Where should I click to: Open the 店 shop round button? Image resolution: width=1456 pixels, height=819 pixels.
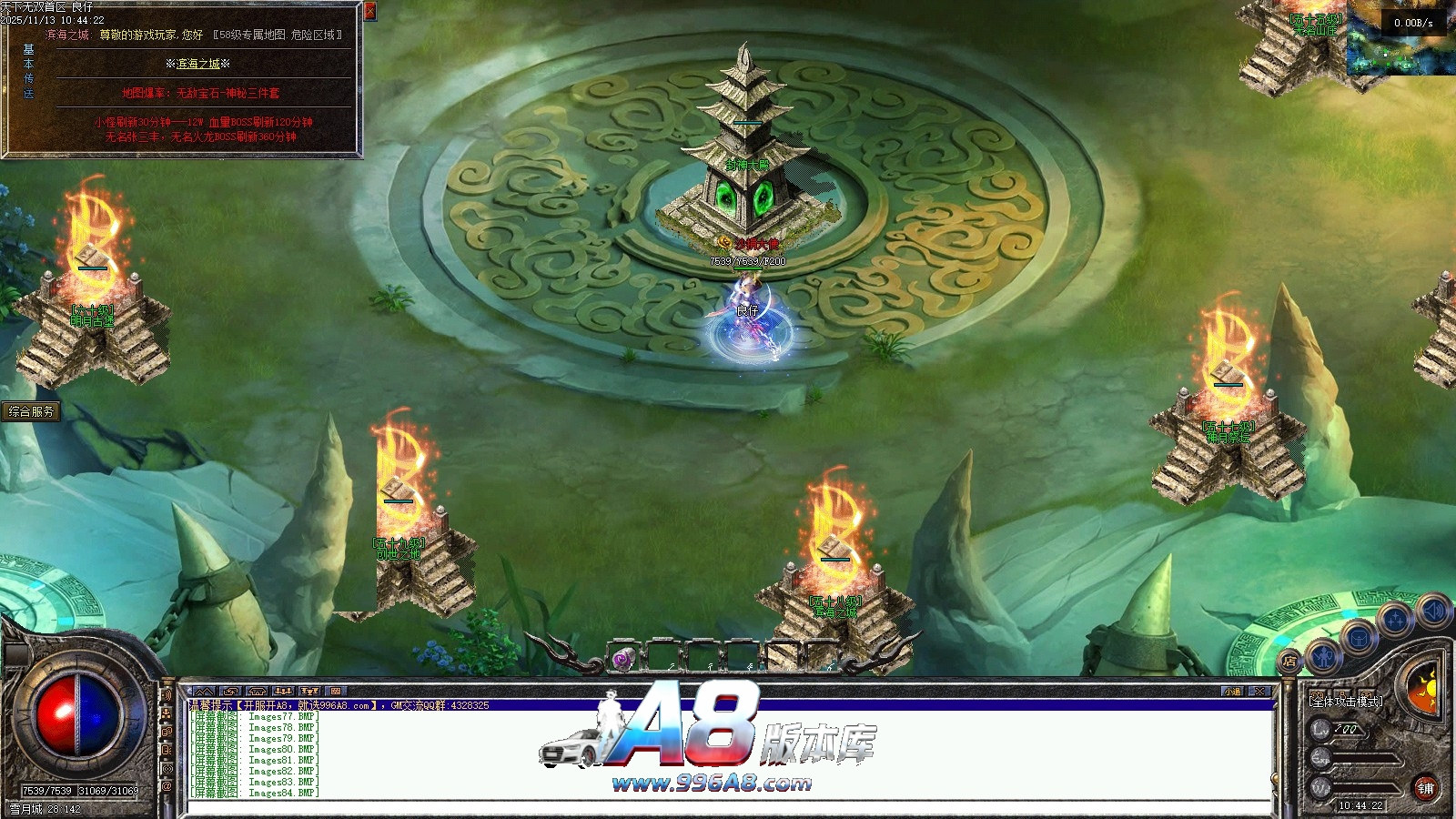(x=1289, y=662)
